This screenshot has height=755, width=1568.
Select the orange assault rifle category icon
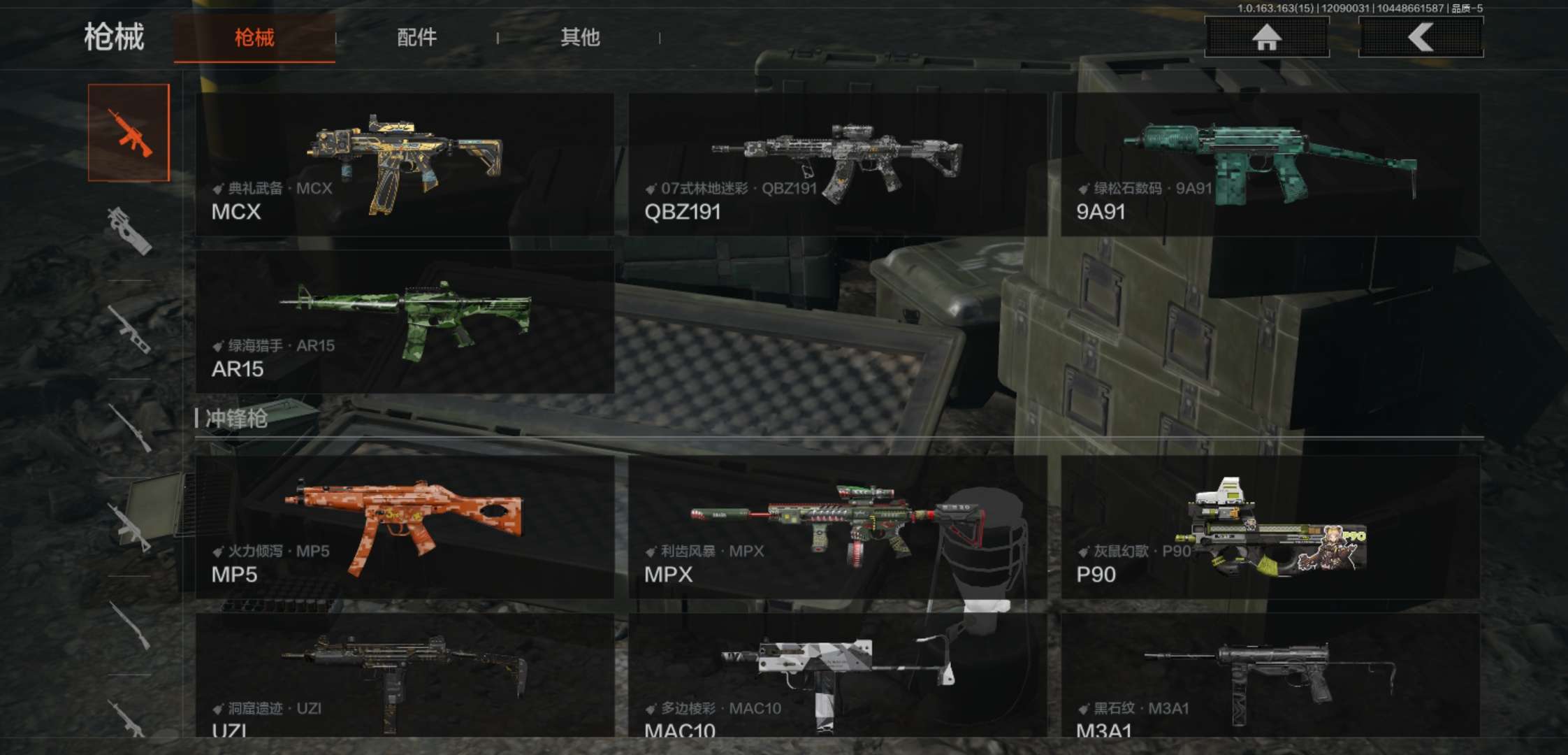(129, 133)
